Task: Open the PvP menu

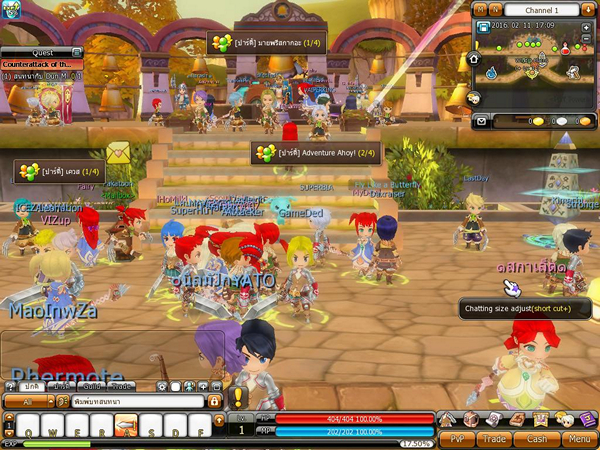Action: (x=456, y=438)
